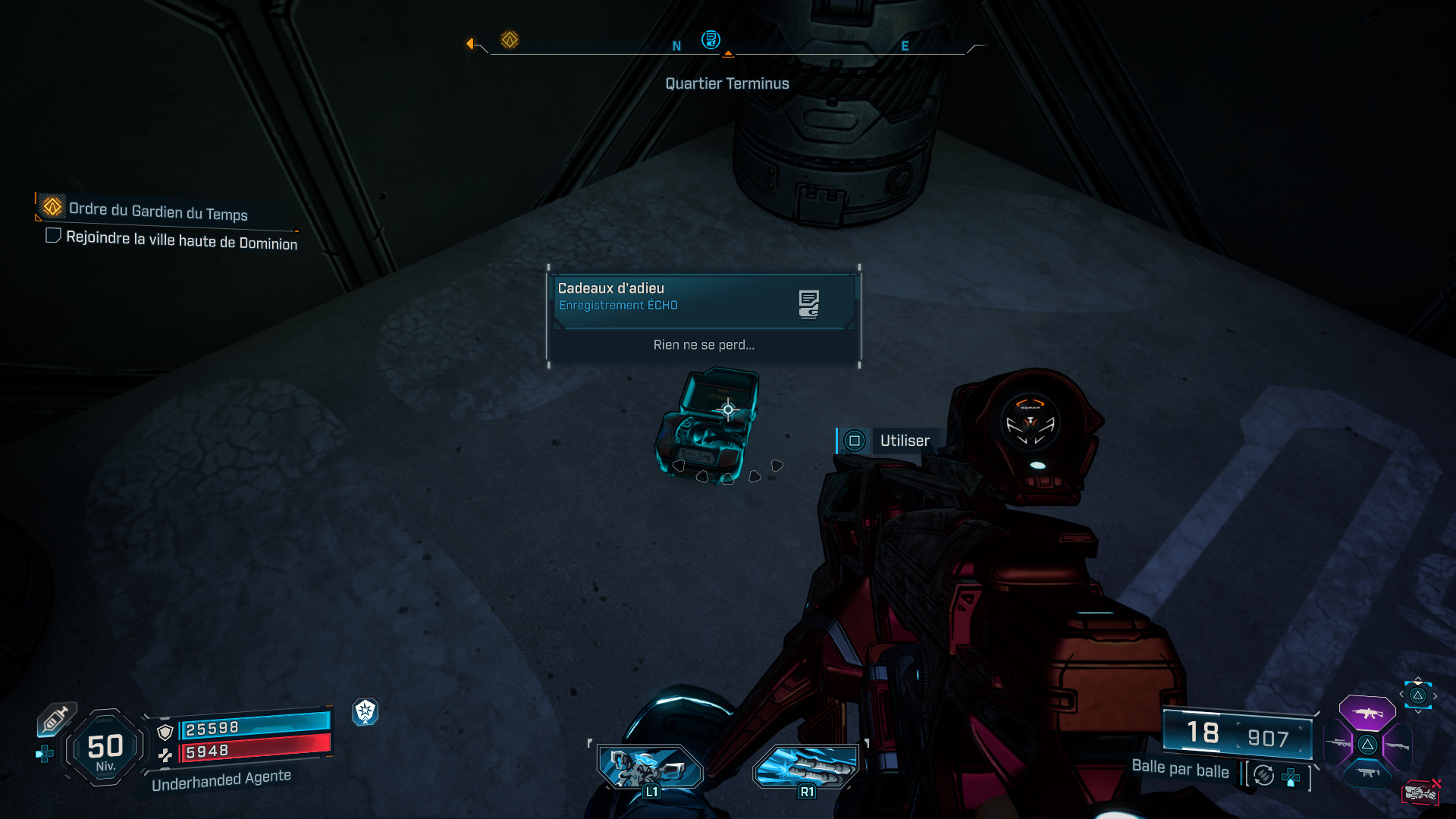Select the ECHO recorder icon on the log

(809, 303)
